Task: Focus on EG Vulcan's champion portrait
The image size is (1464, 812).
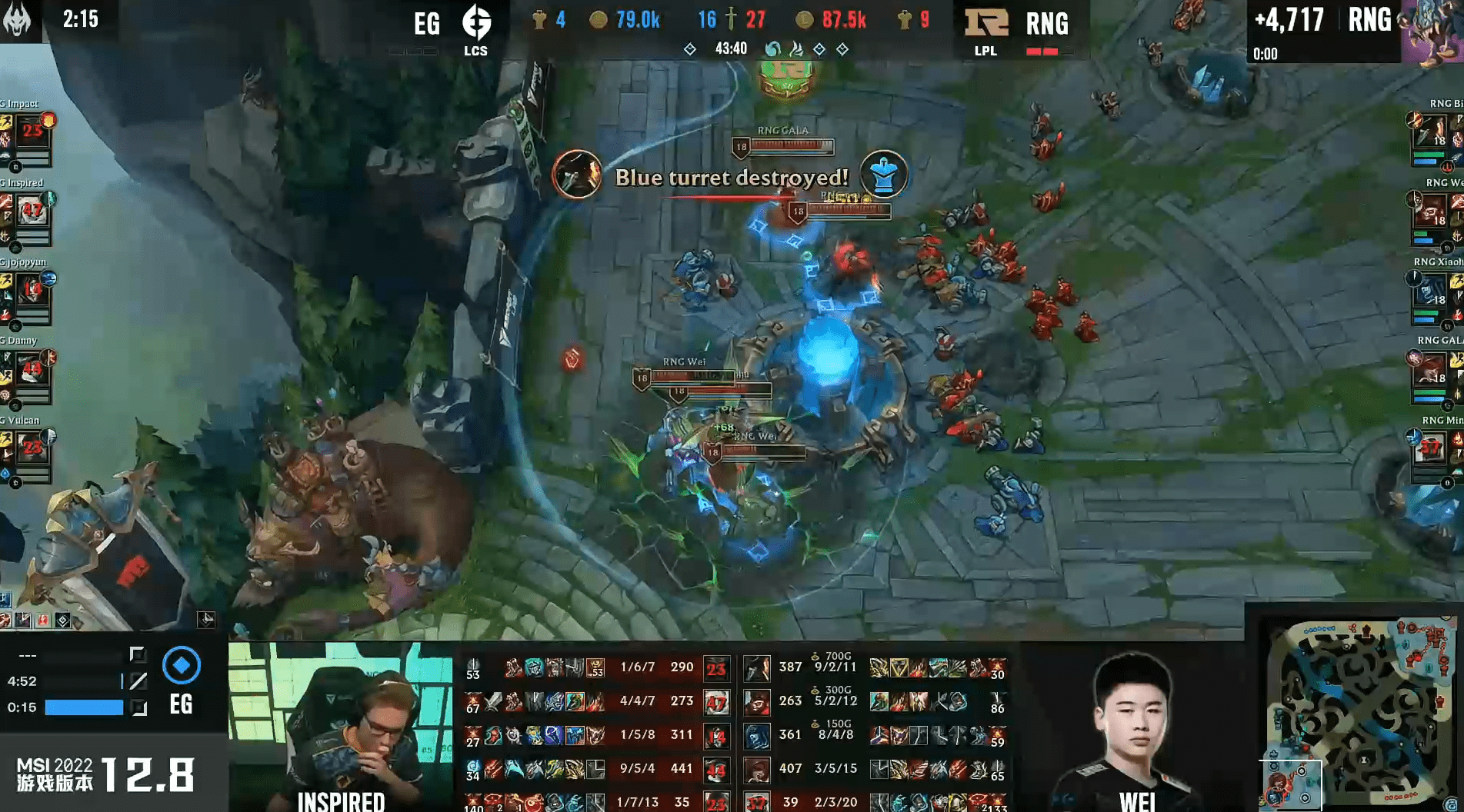Action: coord(32,450)
